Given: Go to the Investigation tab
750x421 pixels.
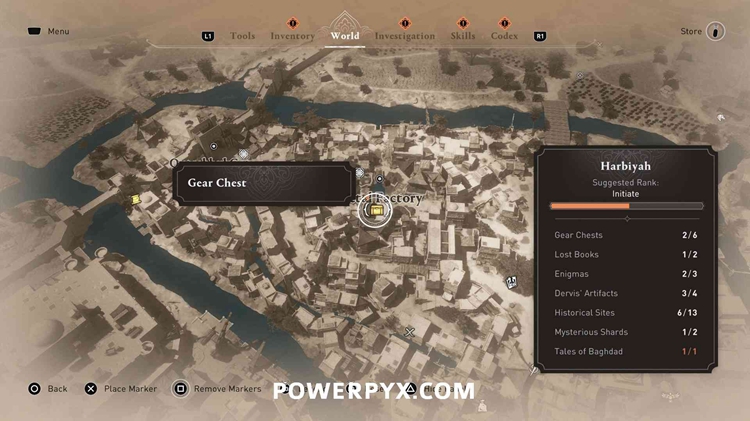Looking at the screenshot, I should point(405,36).
